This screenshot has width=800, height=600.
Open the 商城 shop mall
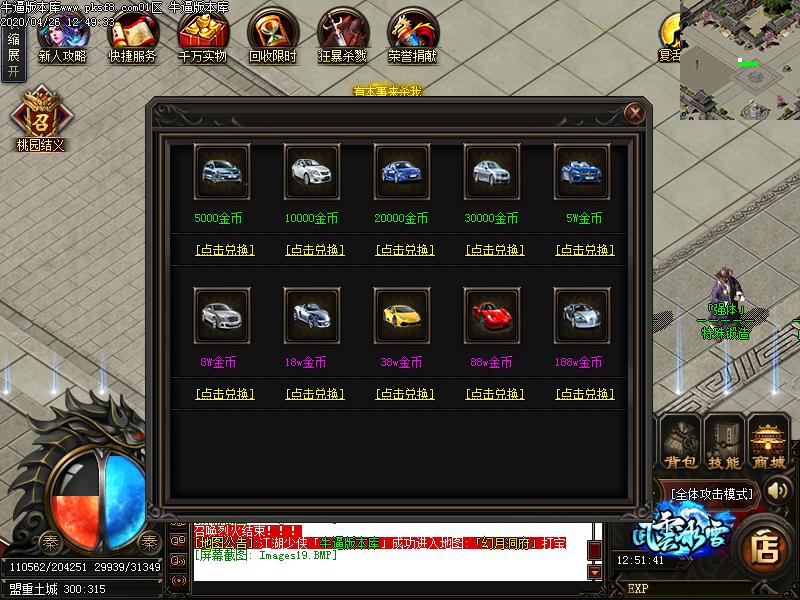click(769, 443)
